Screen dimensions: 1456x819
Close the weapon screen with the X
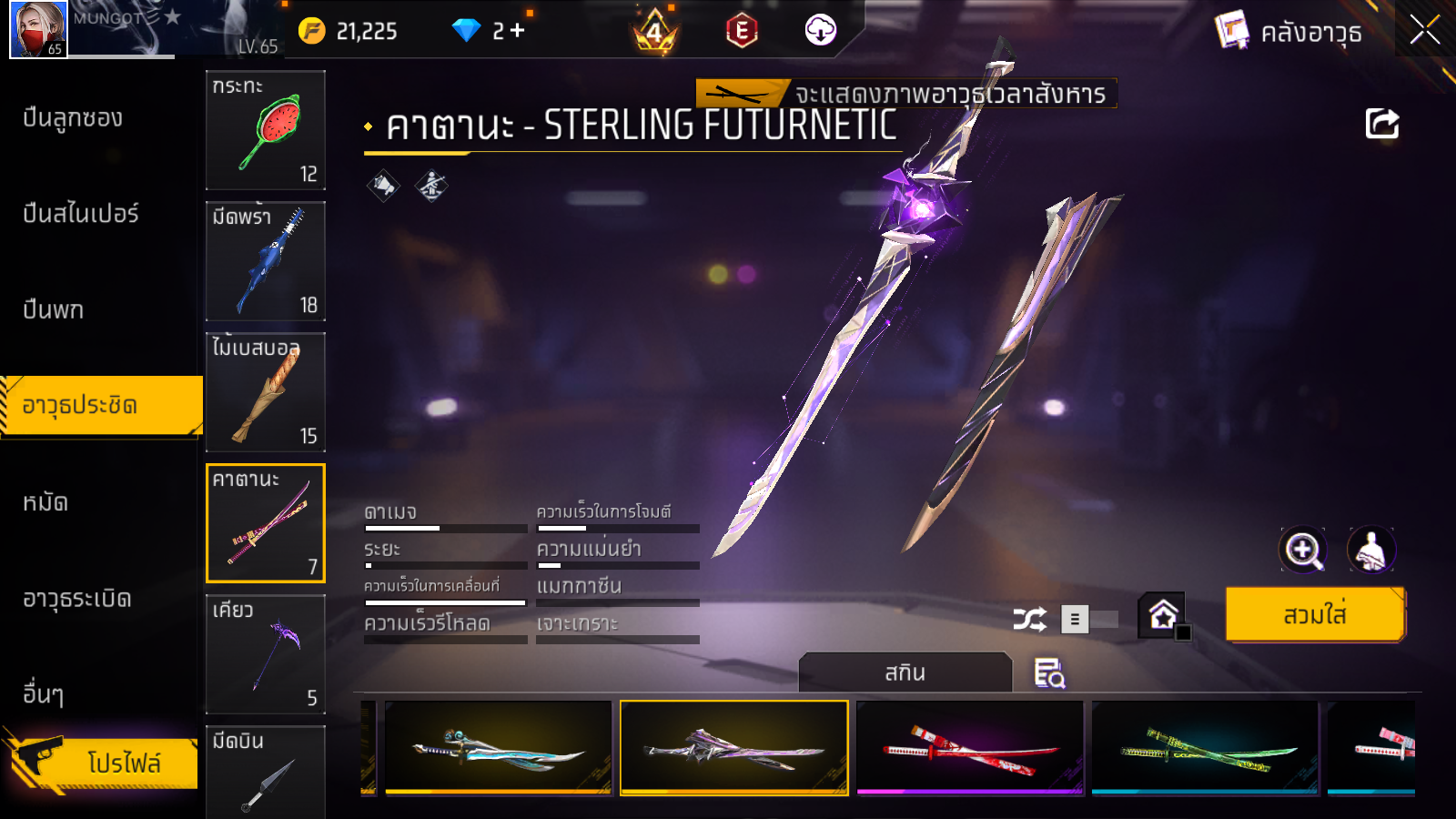[1424, 30]
